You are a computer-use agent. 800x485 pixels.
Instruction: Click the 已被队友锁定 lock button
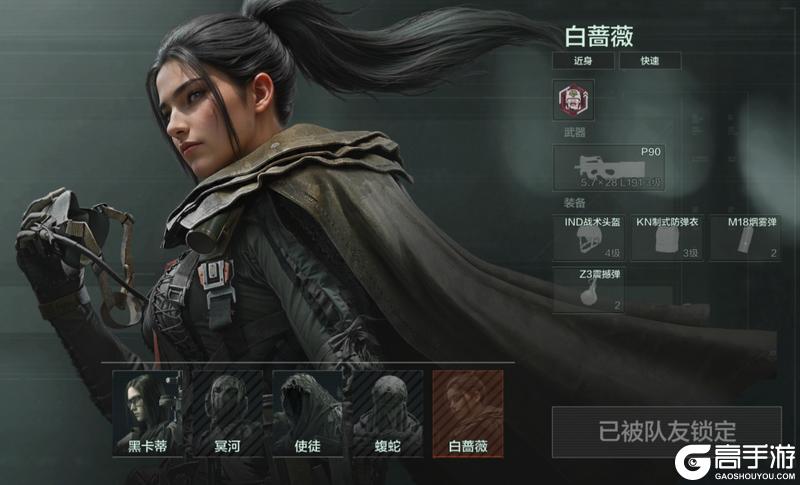[x=666, y=432]
